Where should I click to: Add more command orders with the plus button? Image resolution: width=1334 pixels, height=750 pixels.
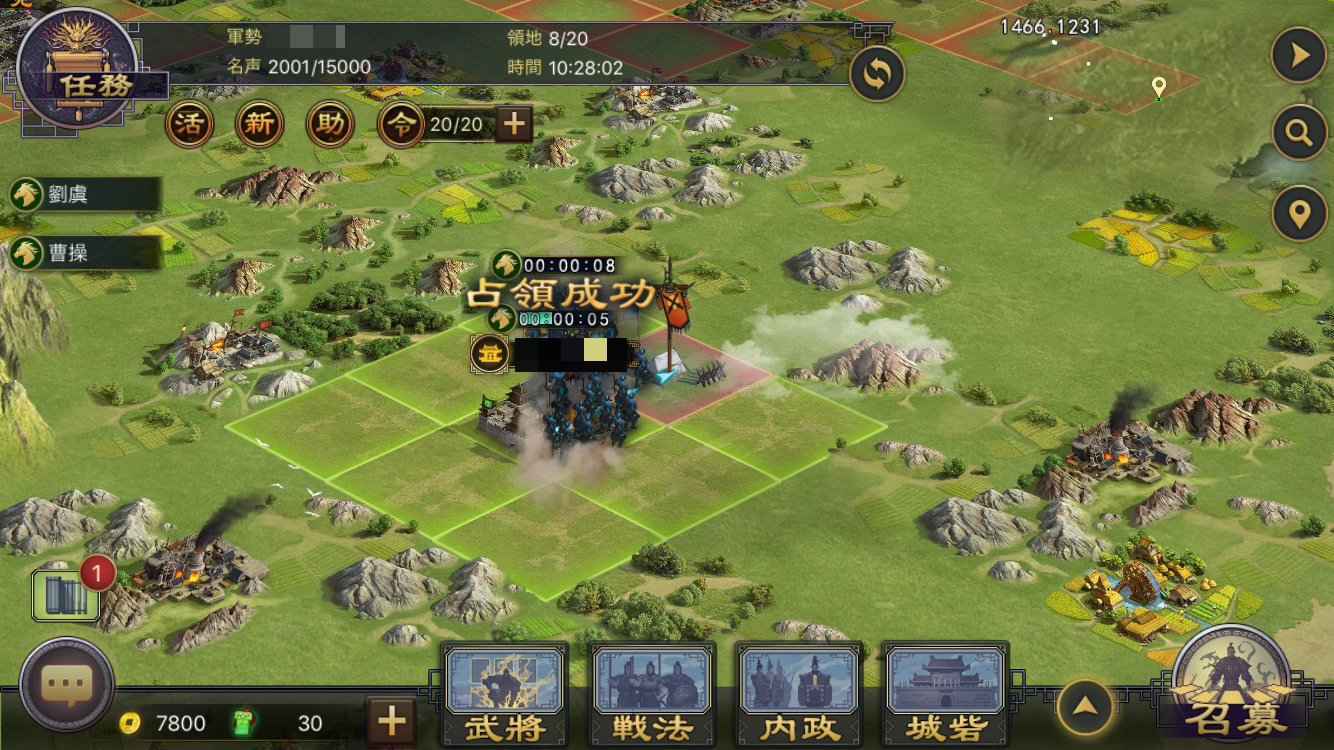(x=514, y=124)
